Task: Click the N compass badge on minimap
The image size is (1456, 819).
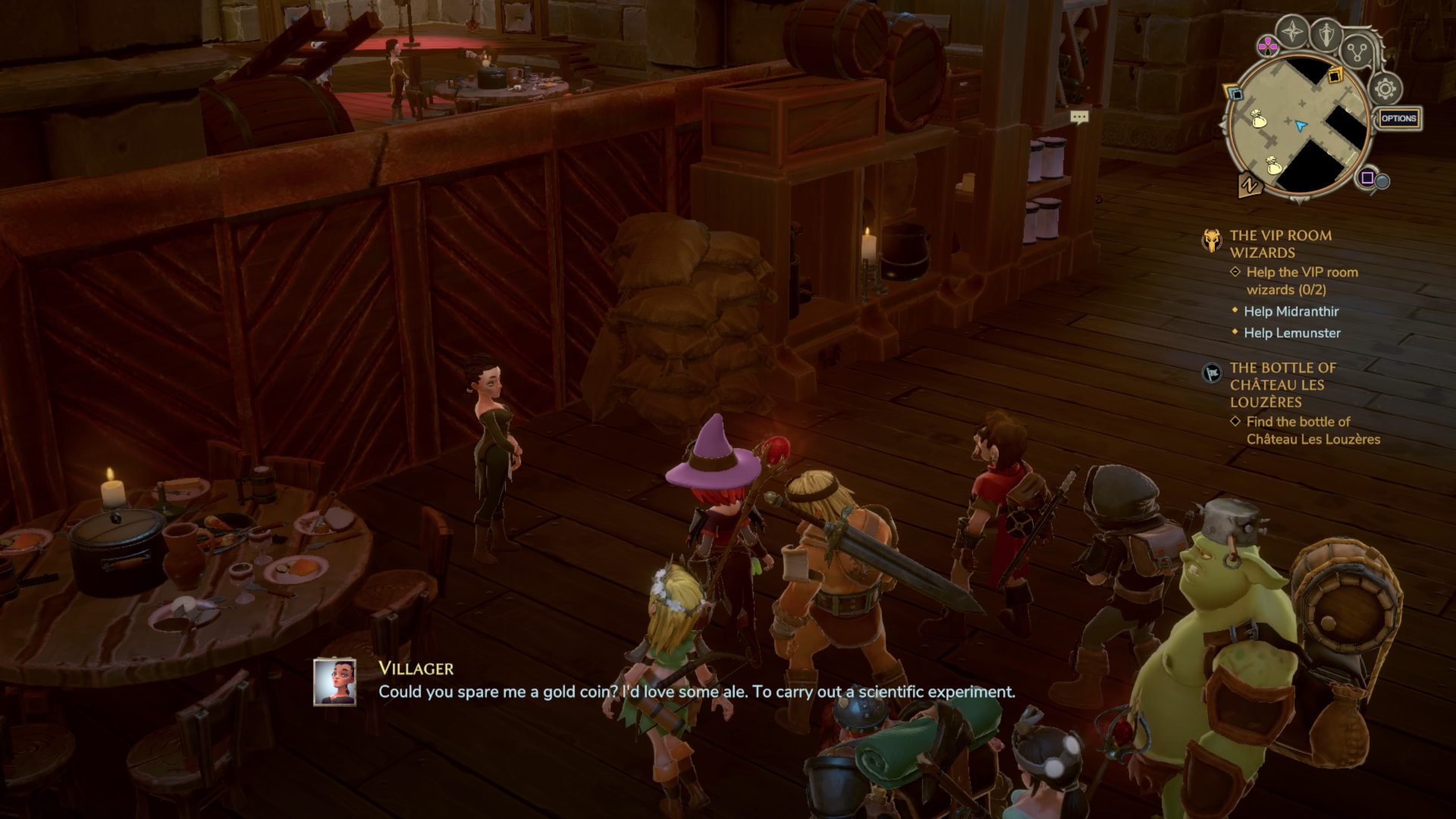Action: coord(1248,184)
